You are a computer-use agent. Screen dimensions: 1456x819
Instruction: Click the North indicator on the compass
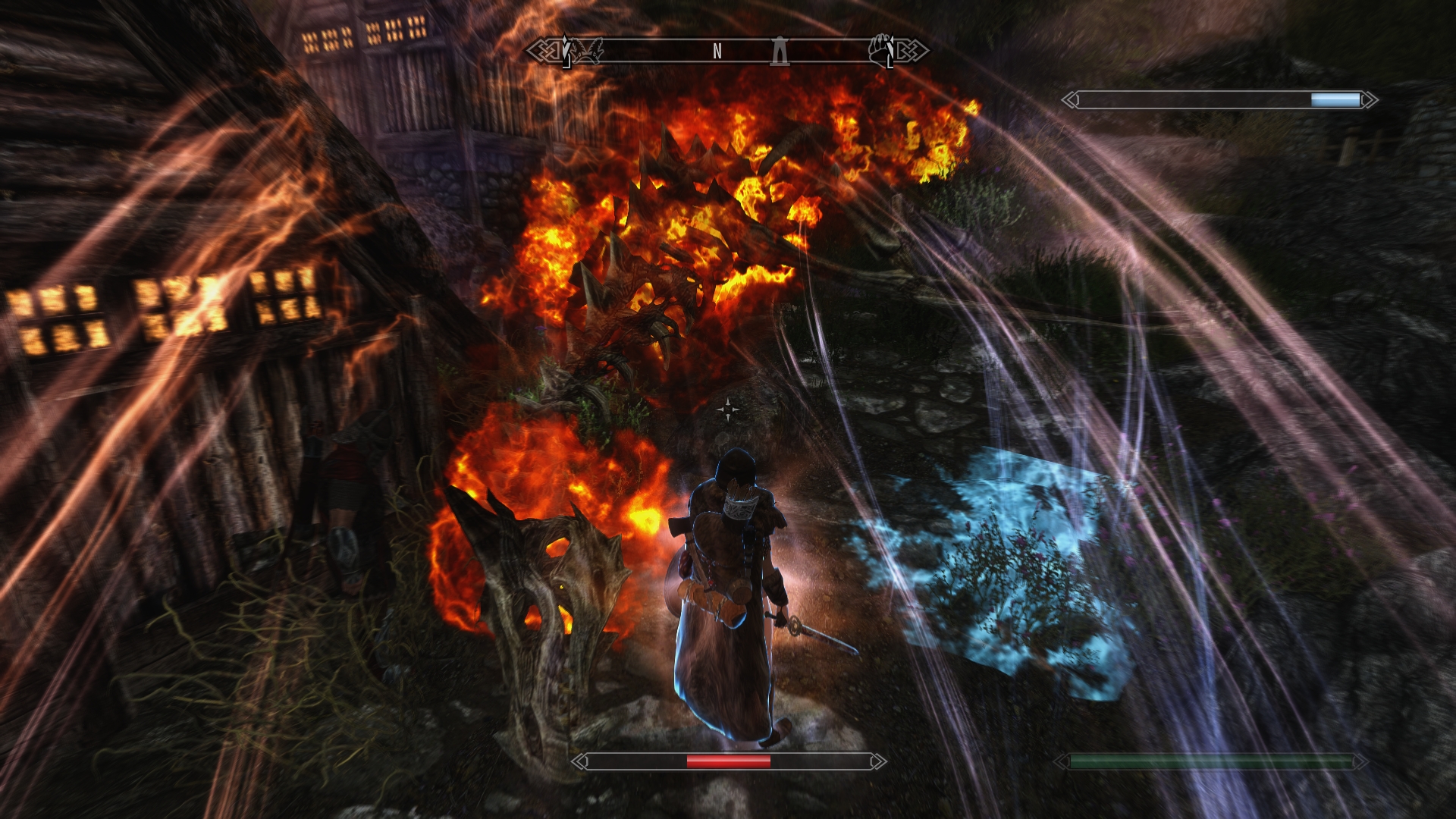[x=717, y=51]
